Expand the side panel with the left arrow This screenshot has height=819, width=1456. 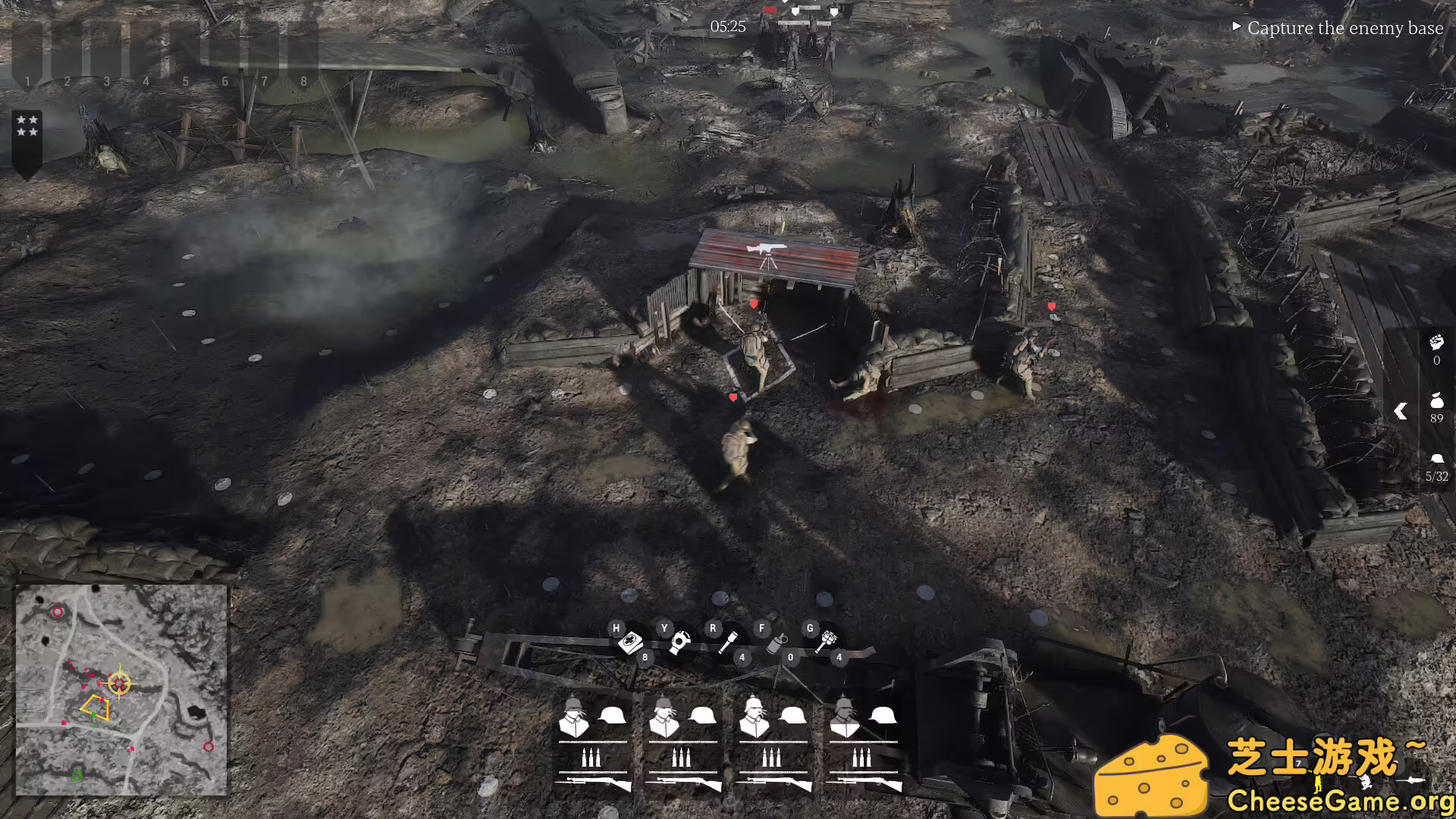[1401, 411]
